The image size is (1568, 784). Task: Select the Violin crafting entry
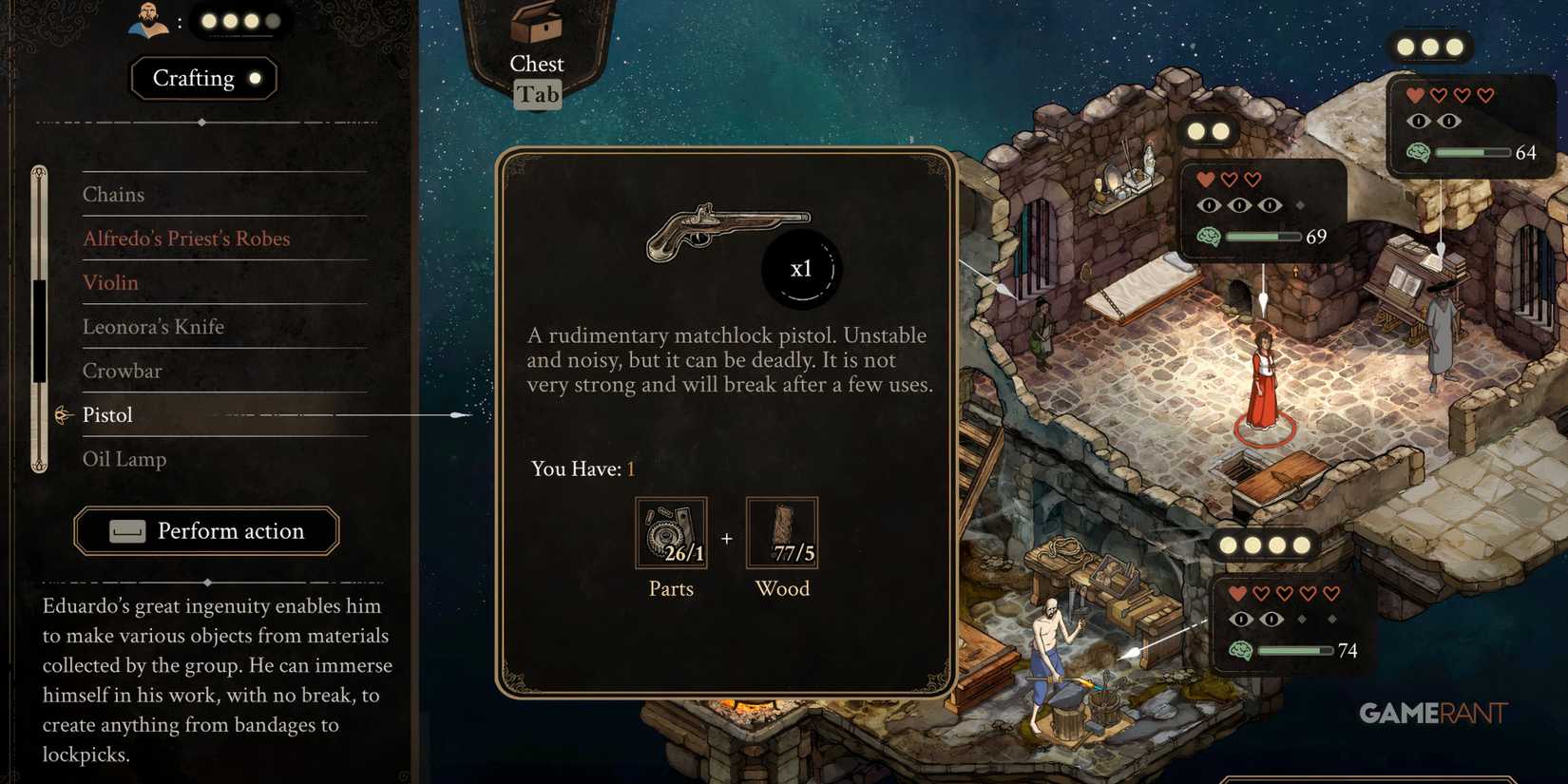pyautogui.click(x=111, y=282)
